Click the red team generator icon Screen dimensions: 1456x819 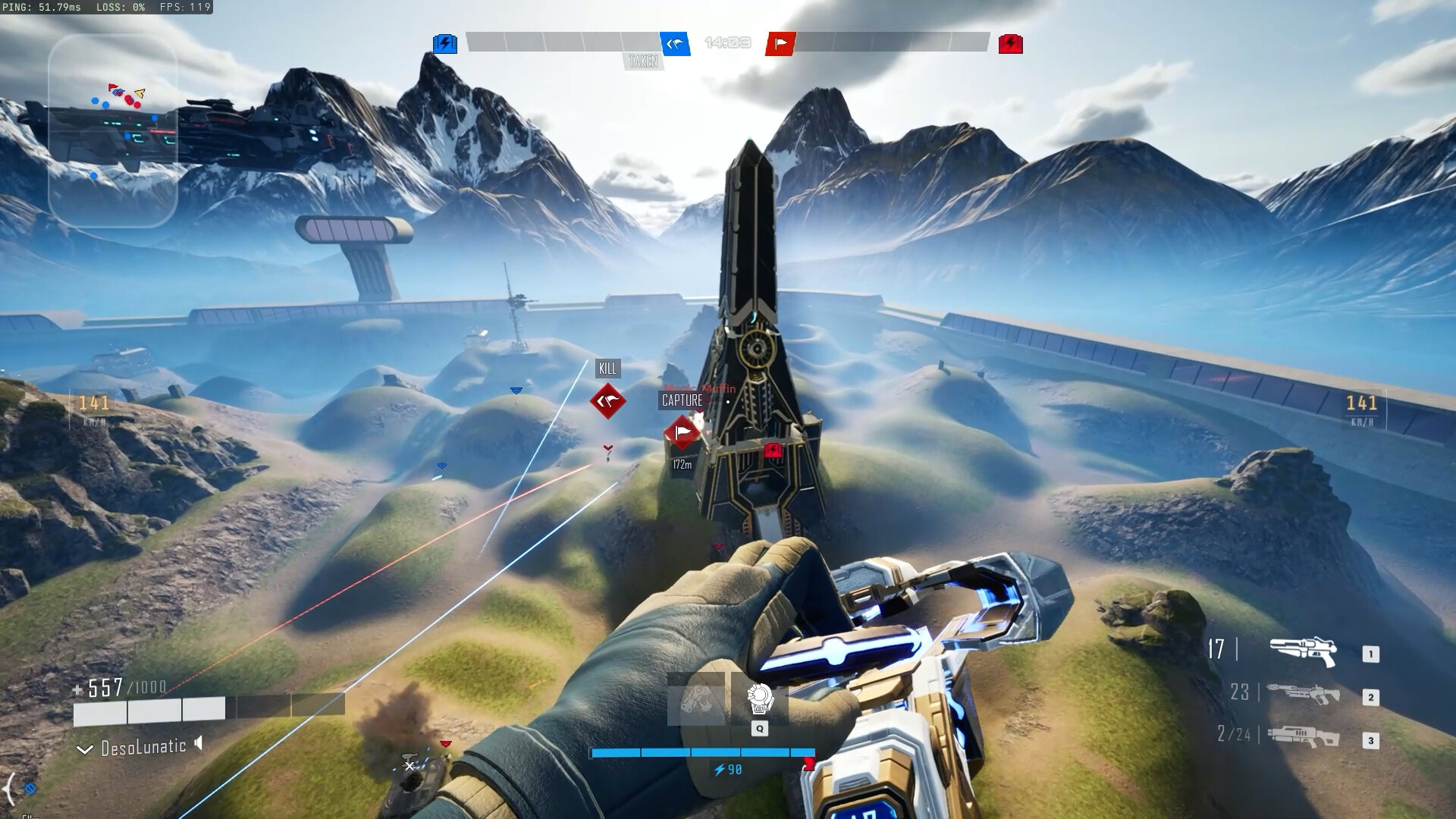pyautogui.click(x=1010, y=44)
